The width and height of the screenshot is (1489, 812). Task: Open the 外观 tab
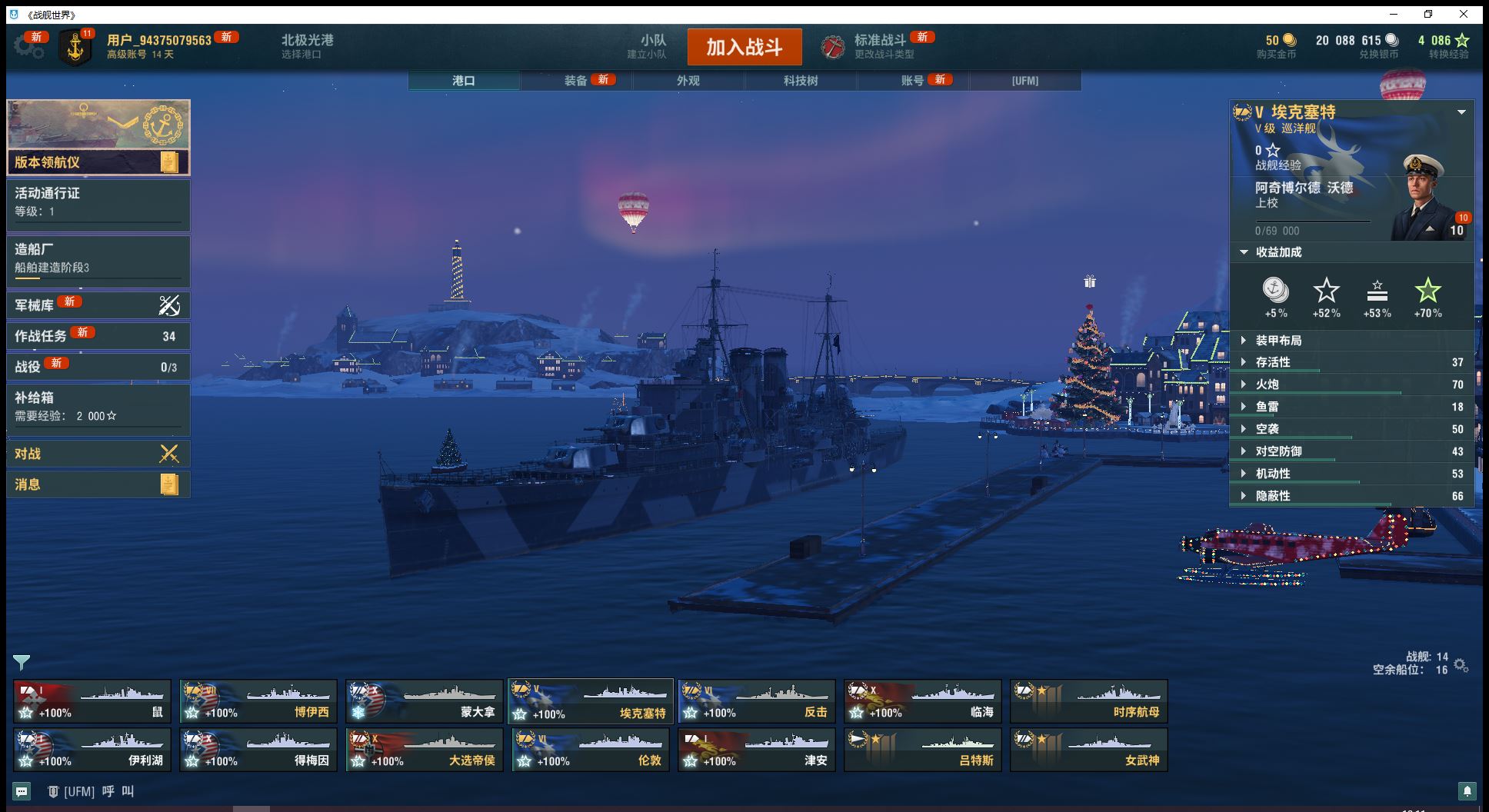coord(688,80)
